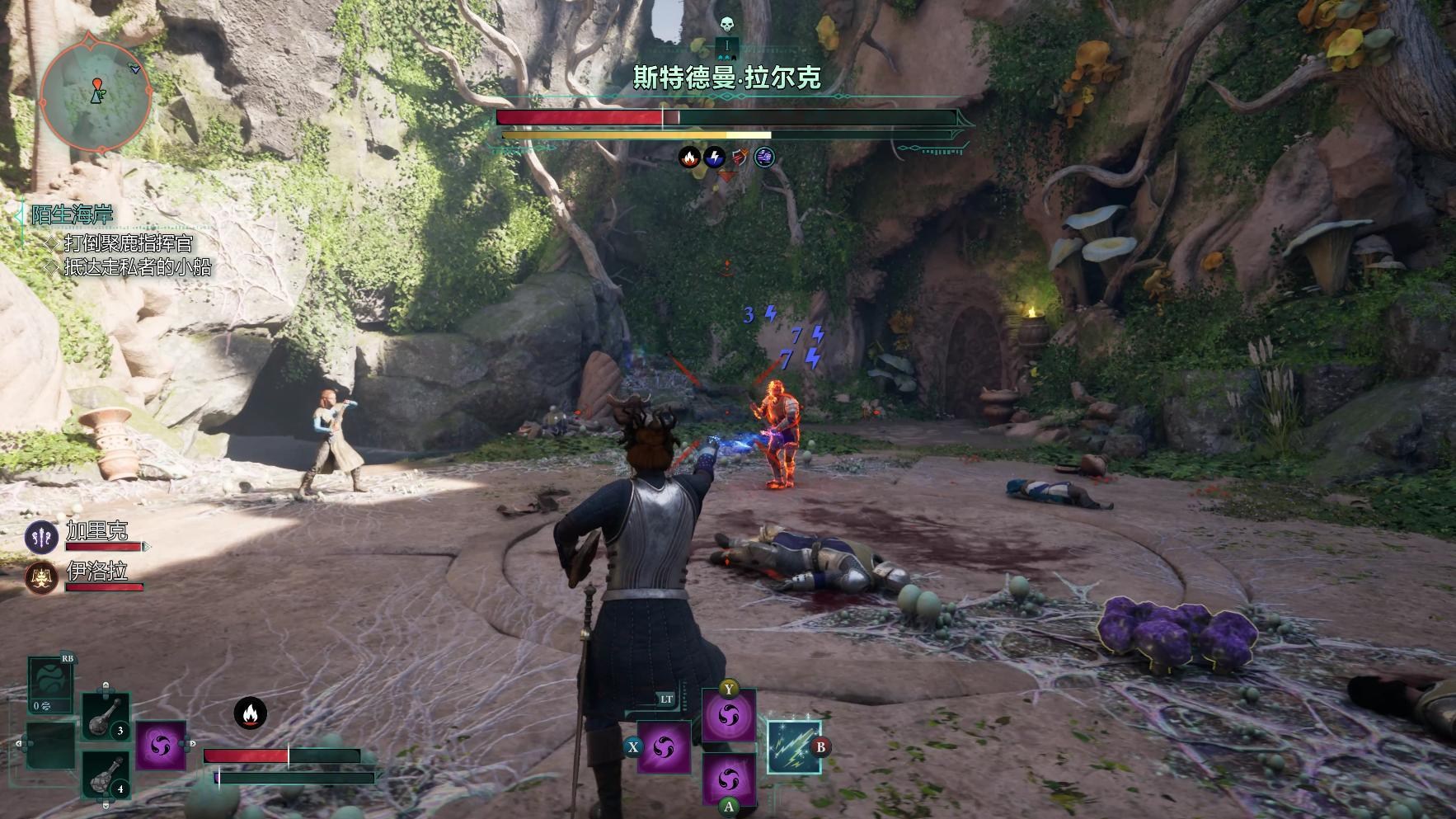
Task: Cast the lightning bolt ability
Action: click(793, 747)
